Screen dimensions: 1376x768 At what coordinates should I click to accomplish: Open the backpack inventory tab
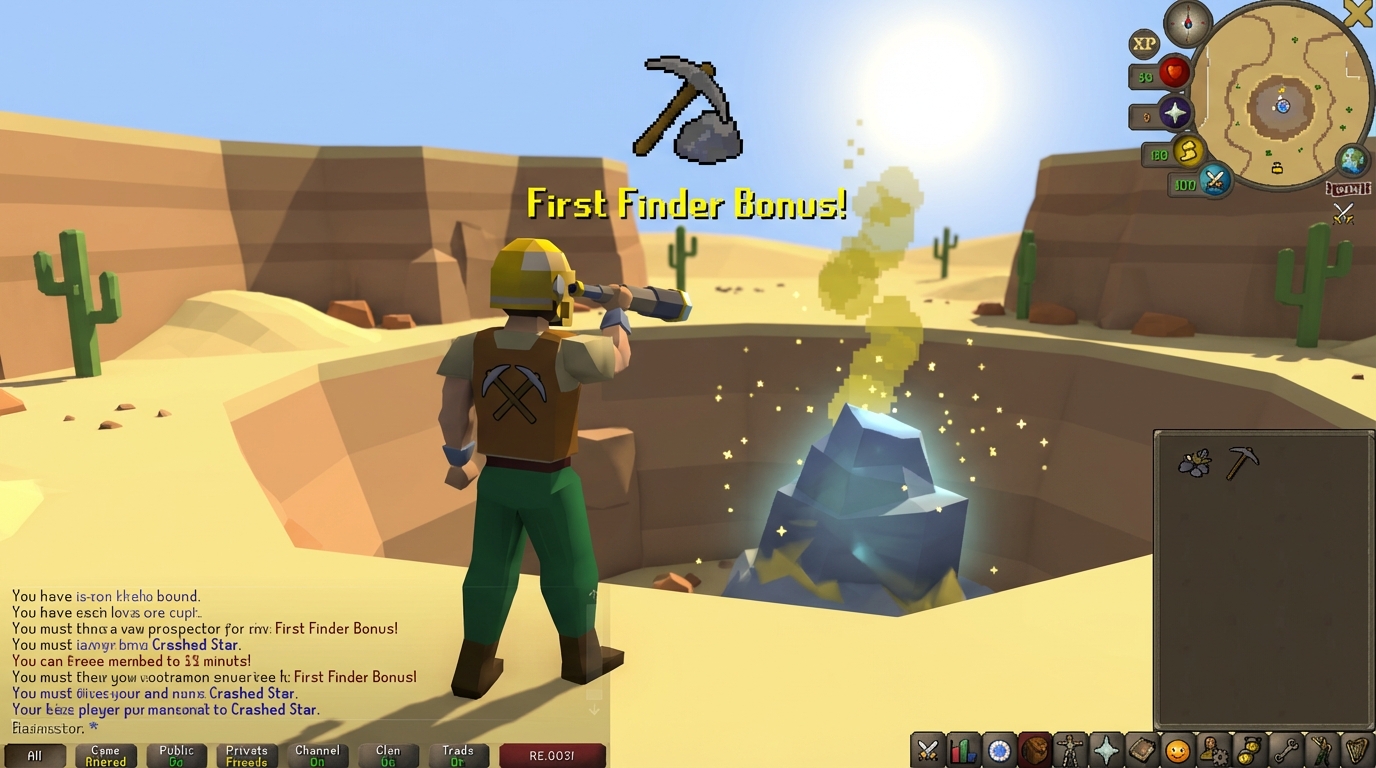[1035, 749]
